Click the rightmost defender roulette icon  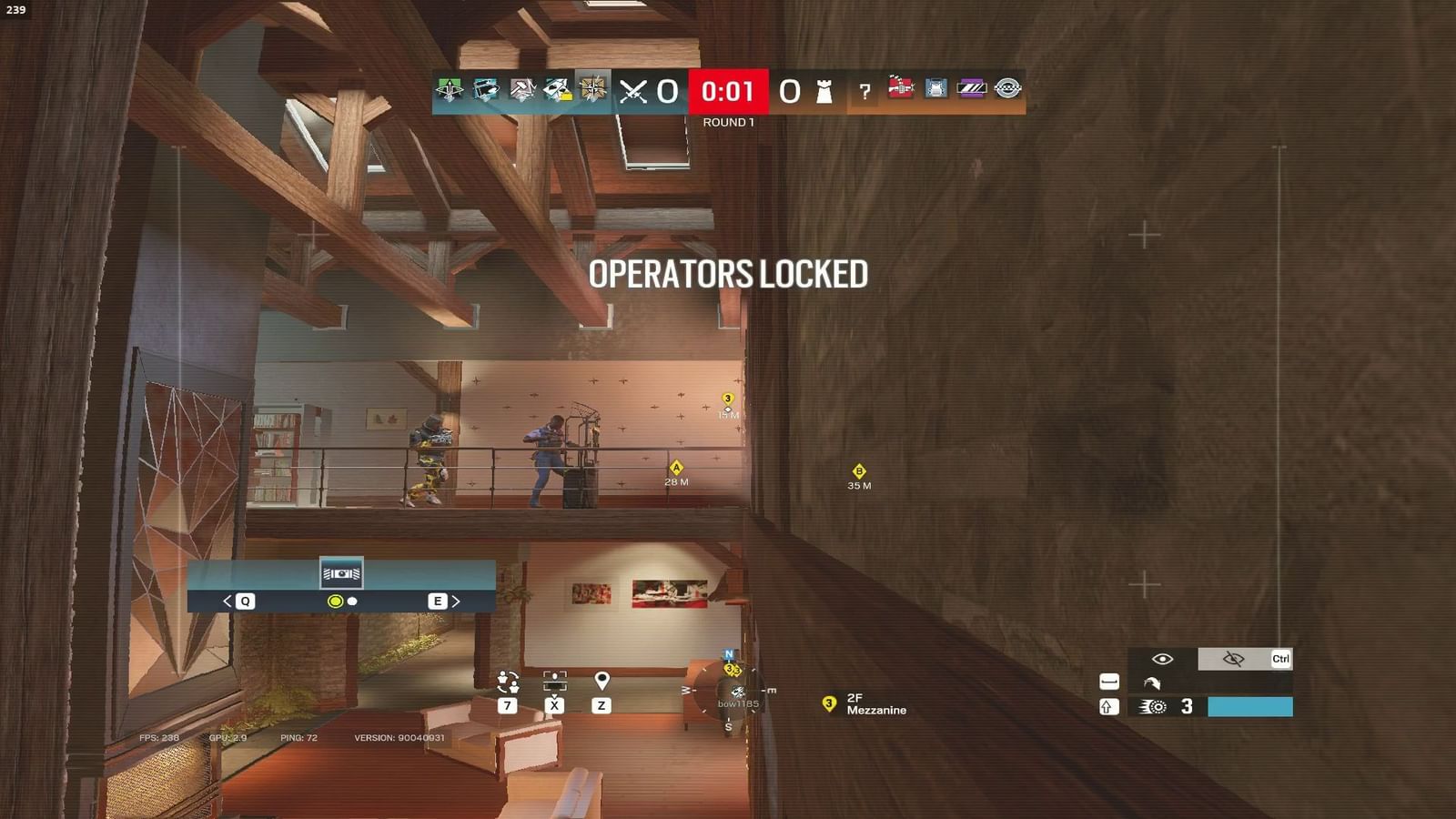pyautogui.click(x=1006, y=89)
